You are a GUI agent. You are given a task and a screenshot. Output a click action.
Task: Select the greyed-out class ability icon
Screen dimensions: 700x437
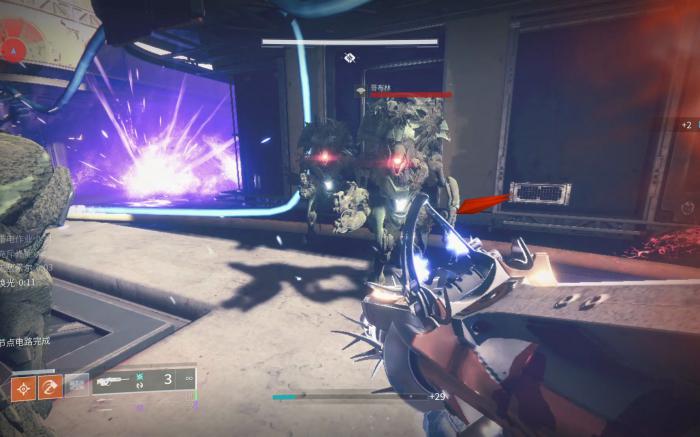click(x=77, y=387)
